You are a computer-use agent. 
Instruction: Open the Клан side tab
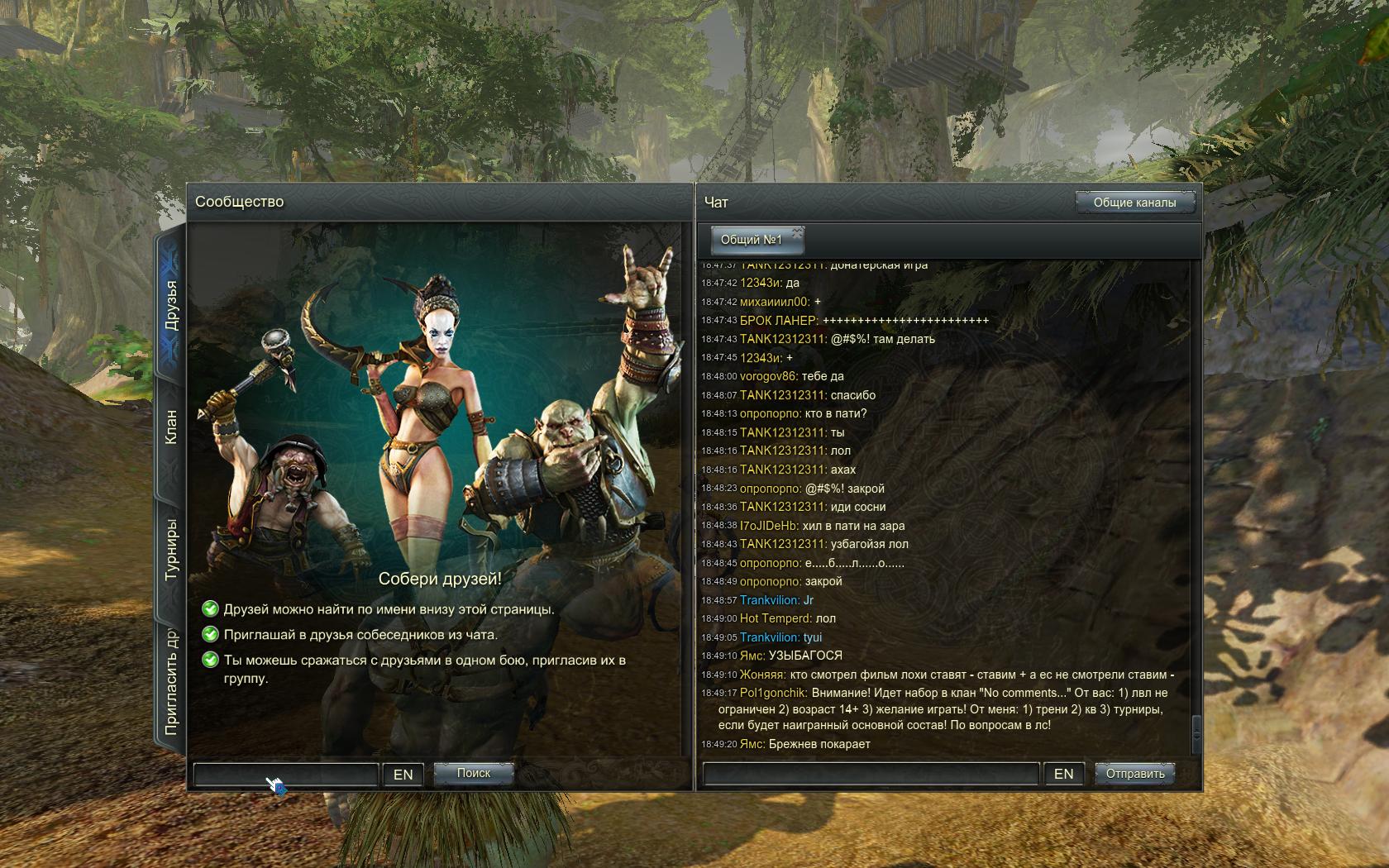click(x=171, y=427)
